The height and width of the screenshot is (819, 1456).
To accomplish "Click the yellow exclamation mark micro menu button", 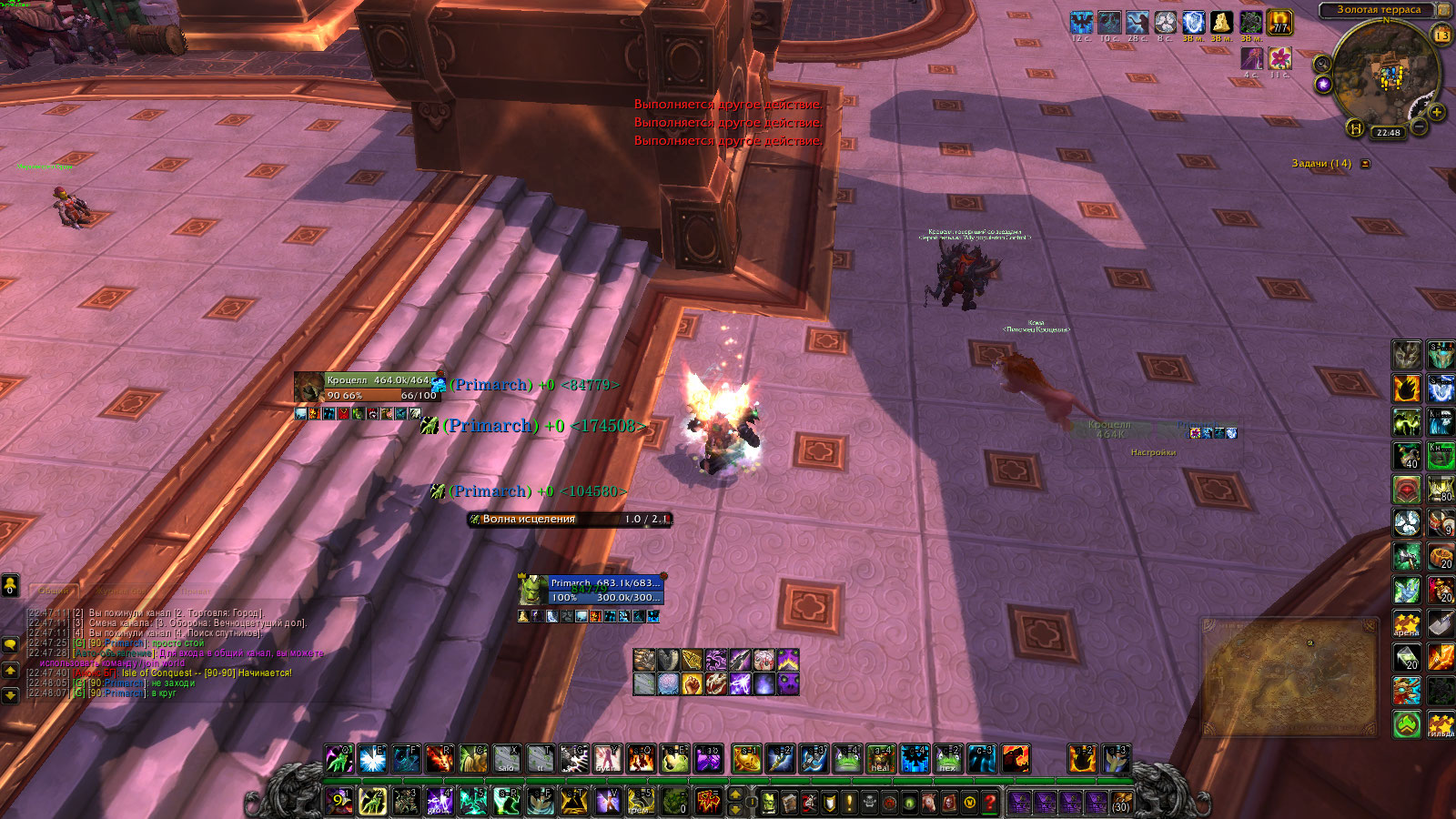I will pyautogui.click(x=849, y=803).
